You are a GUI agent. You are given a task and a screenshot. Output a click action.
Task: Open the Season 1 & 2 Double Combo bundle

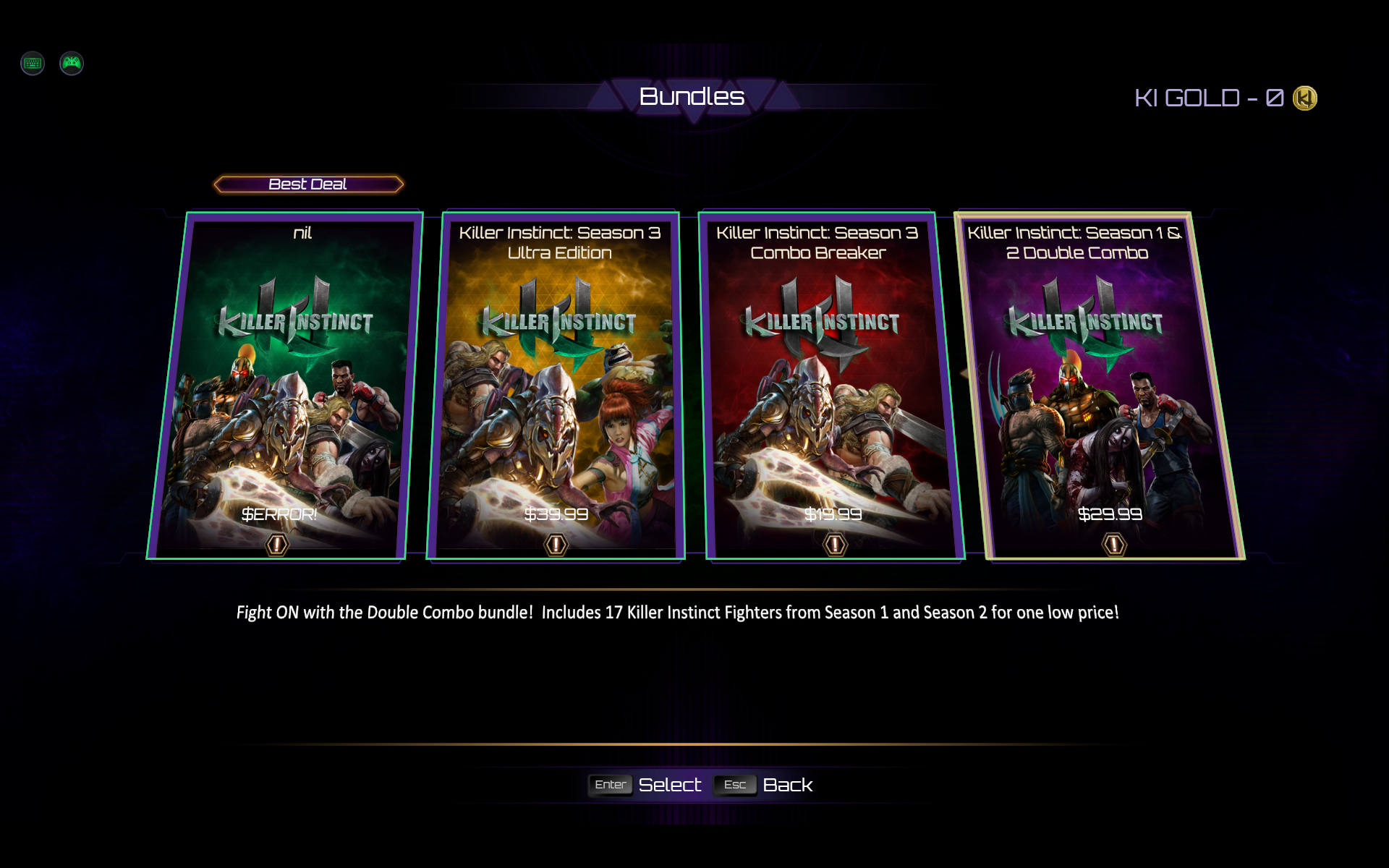(1100, 383)
